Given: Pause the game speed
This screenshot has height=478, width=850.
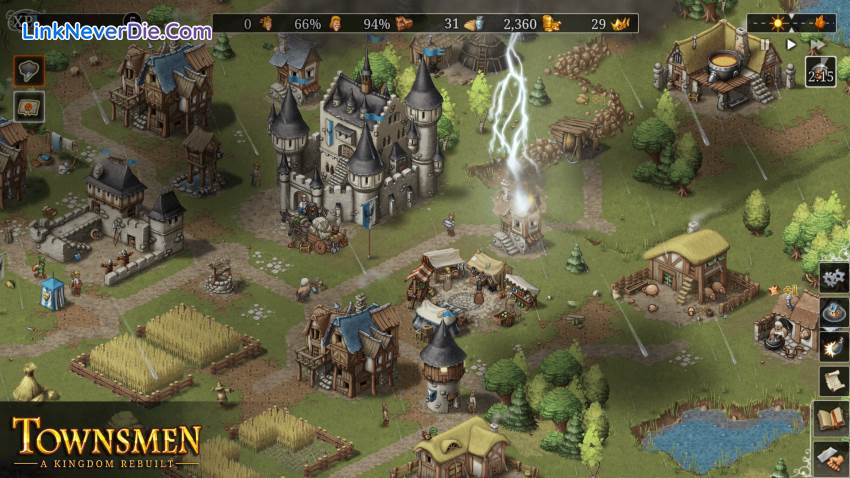Looking at the screenshot, I should (x=768, y=45).
